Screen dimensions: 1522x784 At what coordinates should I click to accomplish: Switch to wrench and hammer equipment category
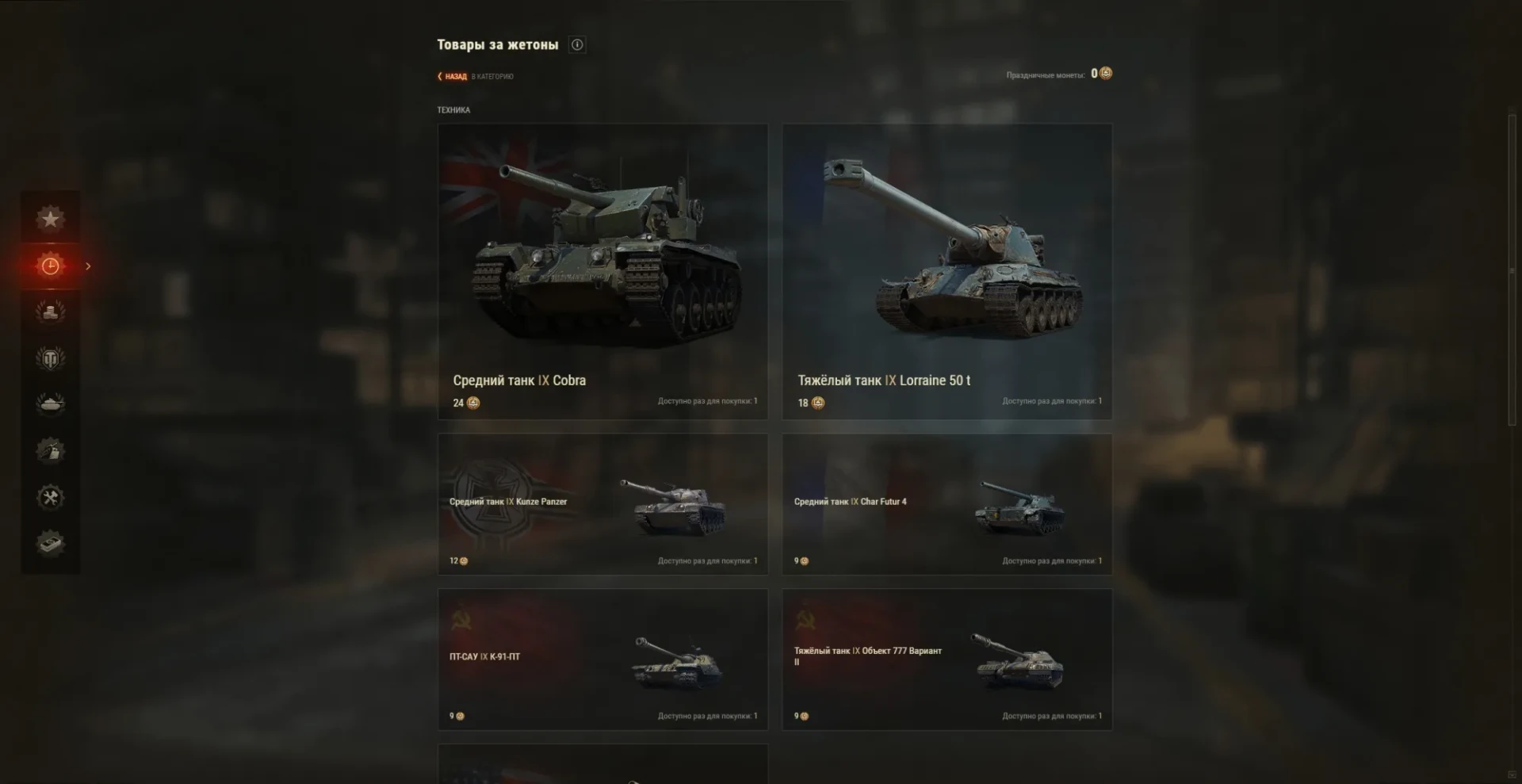click(50, 498)
